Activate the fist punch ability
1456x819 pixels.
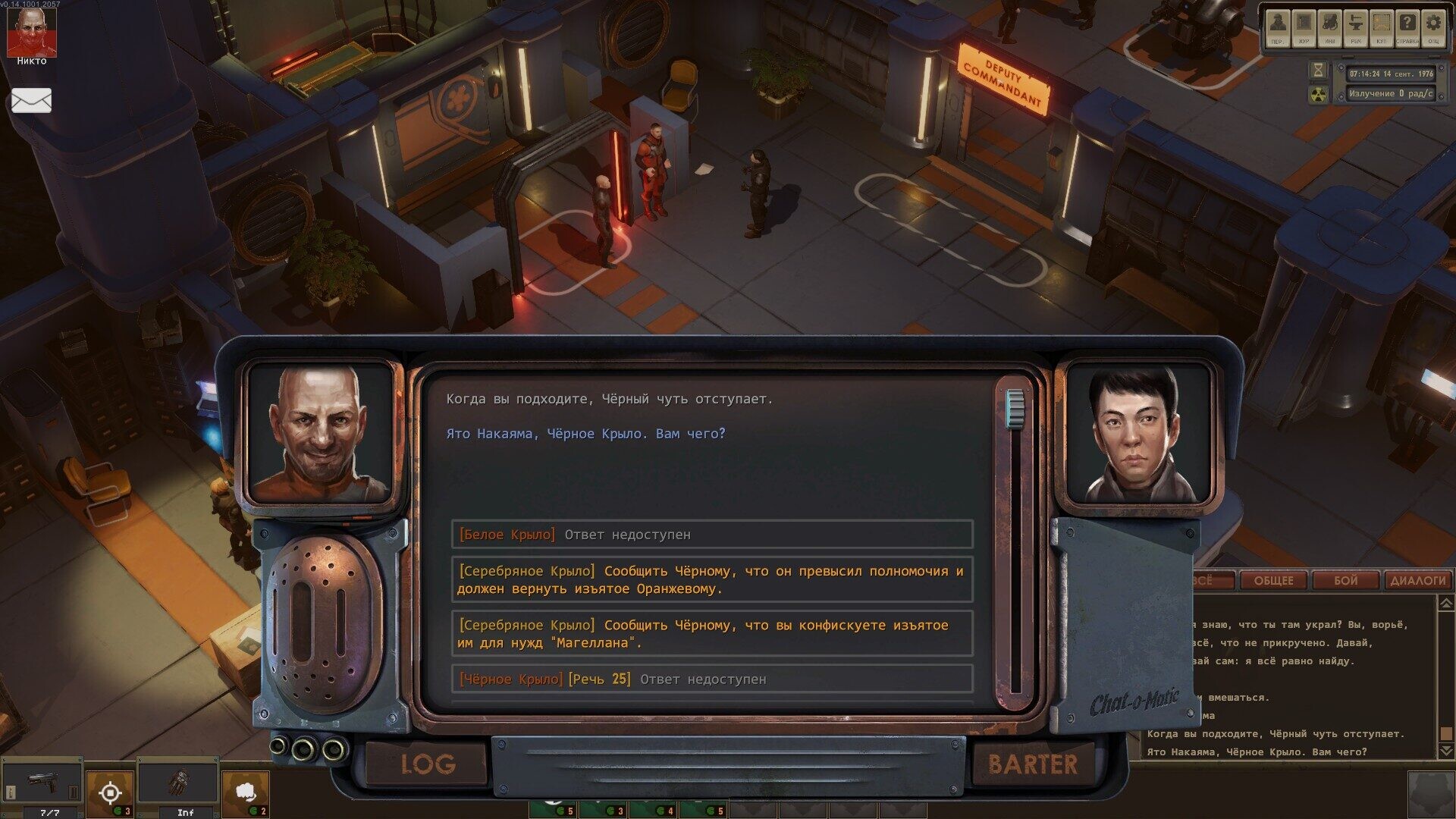coord(245,793)
